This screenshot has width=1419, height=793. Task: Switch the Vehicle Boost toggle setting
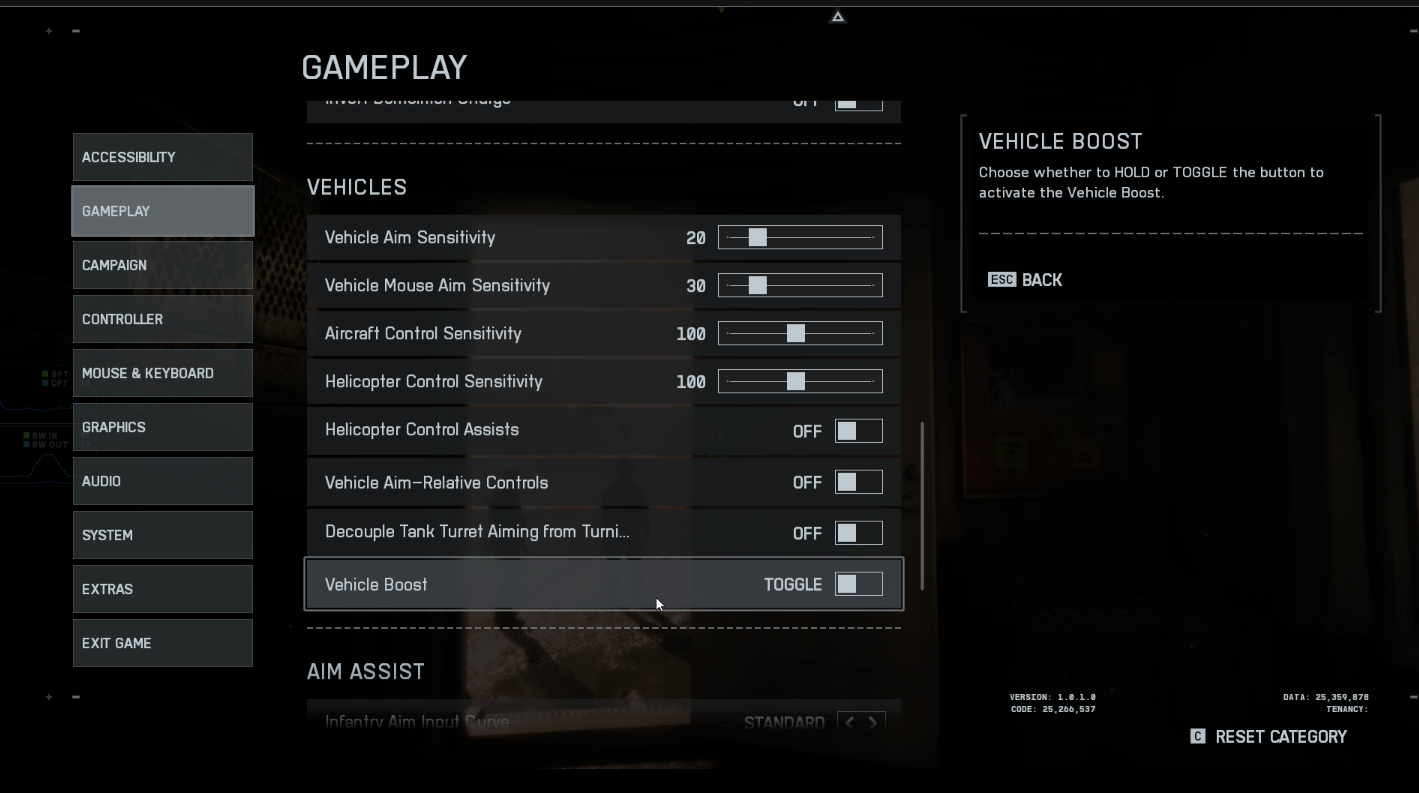point(858,584)
